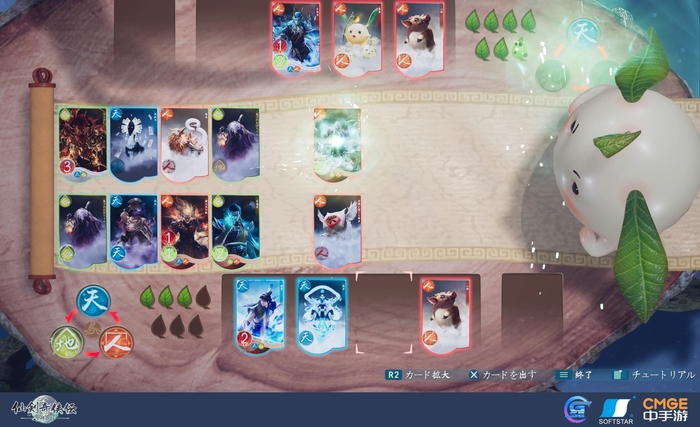700x427 pixels.
Task: Pick the dark armored blue board card
Action: (x=133, y=231)
